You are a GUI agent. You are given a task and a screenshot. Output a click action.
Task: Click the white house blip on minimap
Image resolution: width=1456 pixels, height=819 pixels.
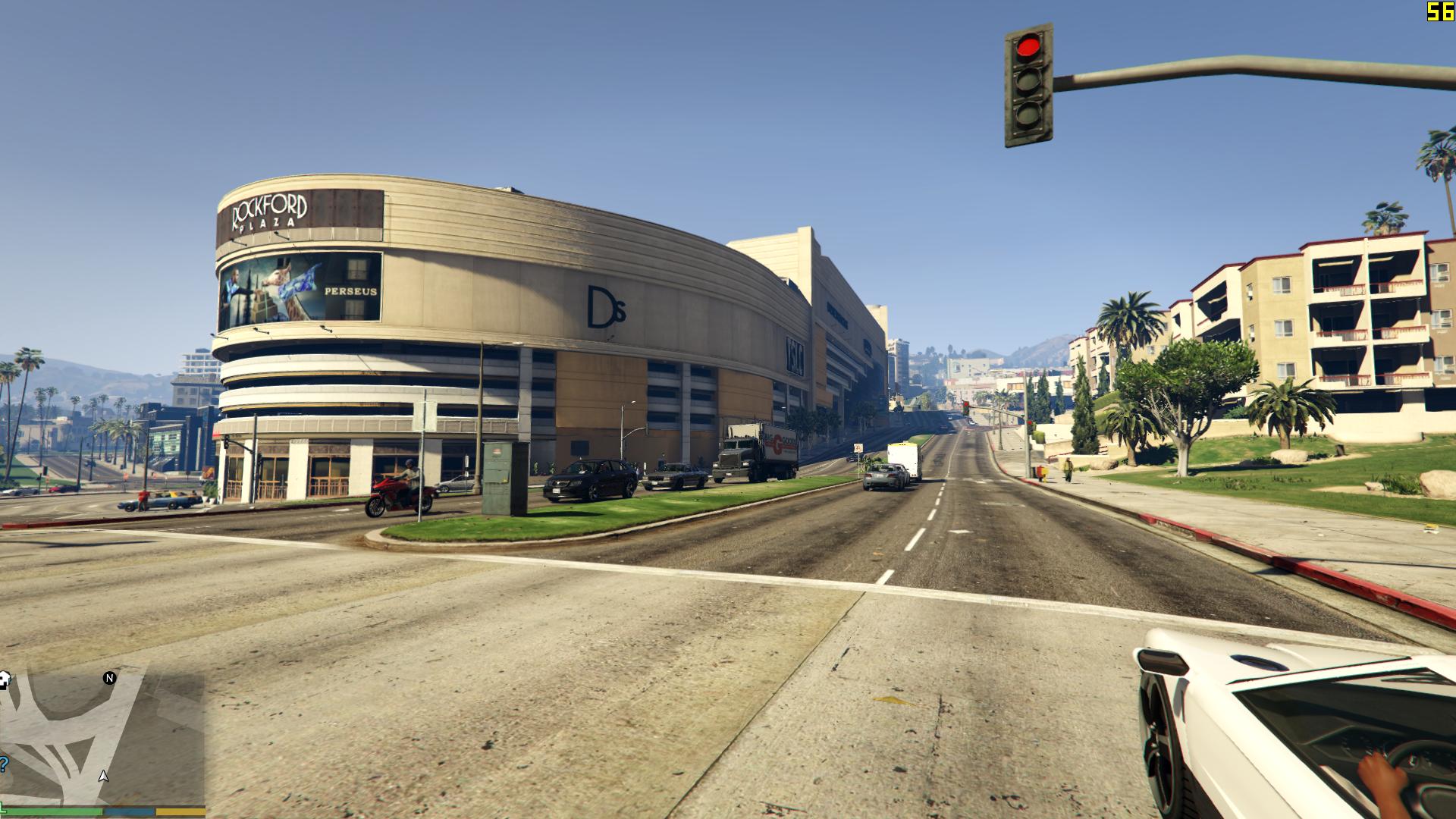point(4,679)
